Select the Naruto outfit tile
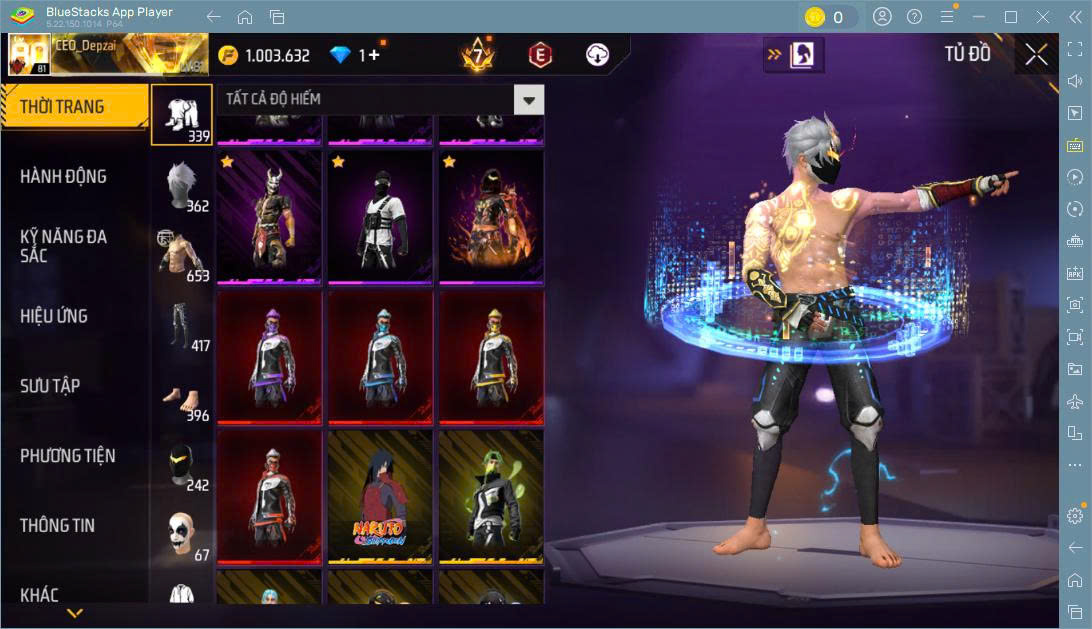 [380, 492]
